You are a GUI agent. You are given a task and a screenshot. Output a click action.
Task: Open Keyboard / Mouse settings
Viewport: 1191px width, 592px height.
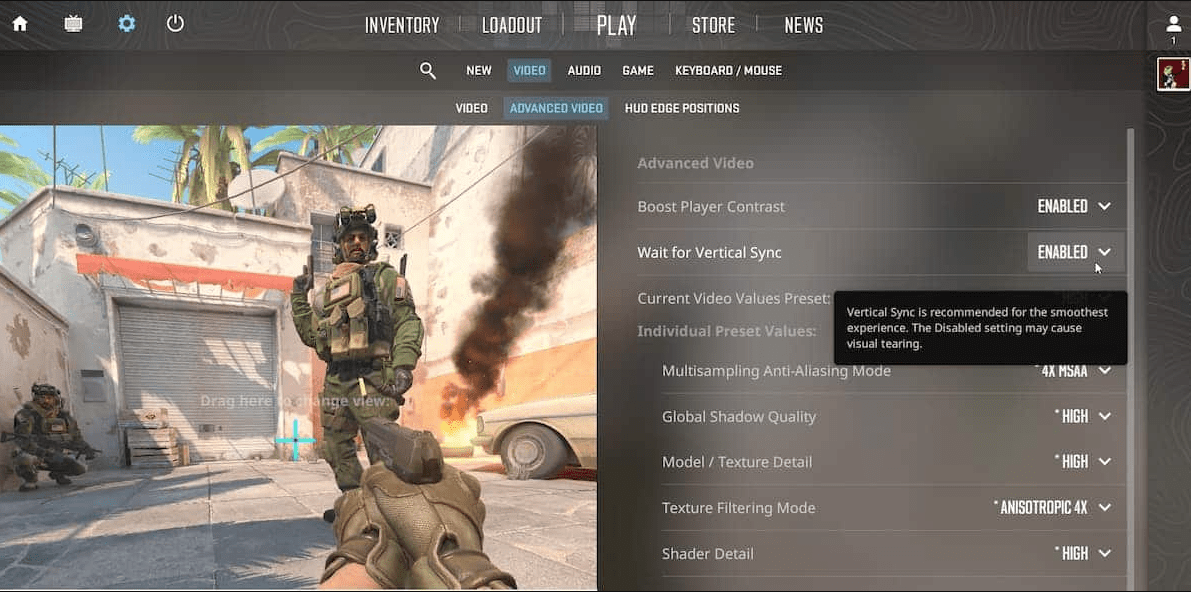(728, 71)
